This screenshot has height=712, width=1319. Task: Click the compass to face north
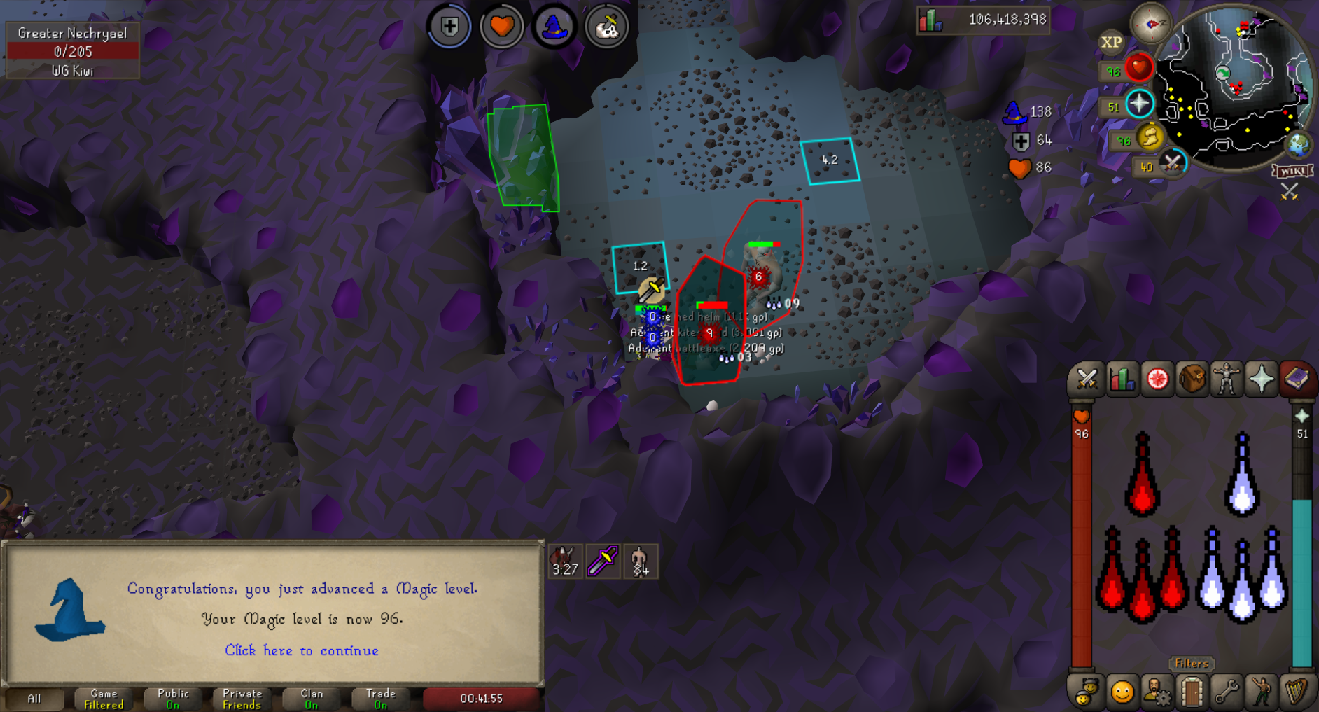(1151, 24)
